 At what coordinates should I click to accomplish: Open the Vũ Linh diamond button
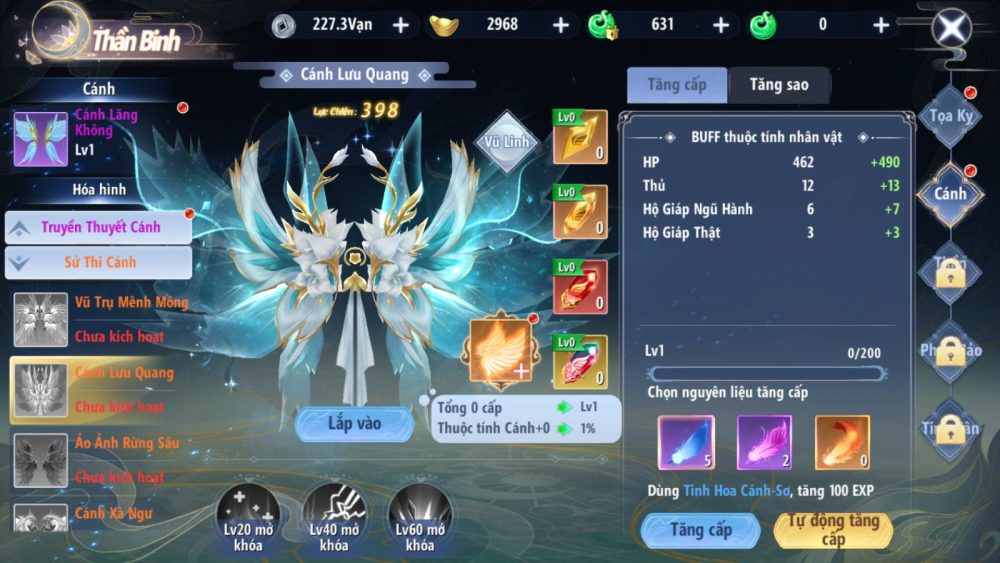point(507,142)
